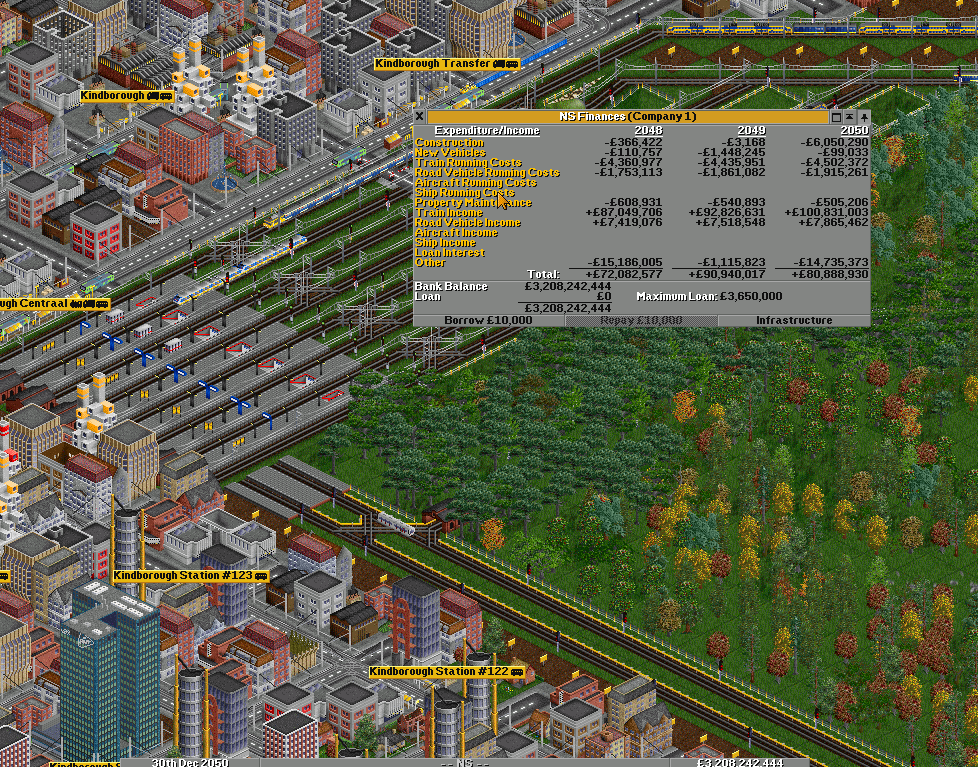The width and height of the screenshot is (978, 767).
Task: Open the Kindborough Transfer station sign
Action: pyautogui.click(x=446, y=64)
